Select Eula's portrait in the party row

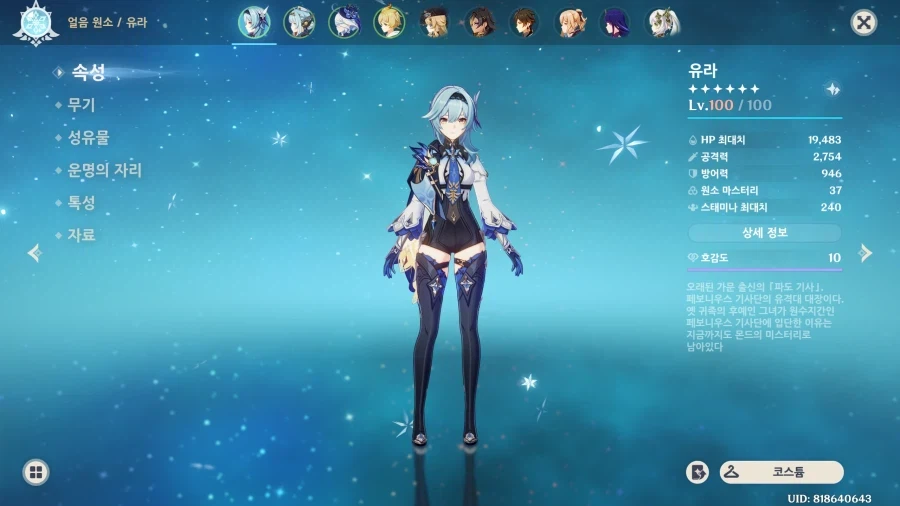(254, 22)
